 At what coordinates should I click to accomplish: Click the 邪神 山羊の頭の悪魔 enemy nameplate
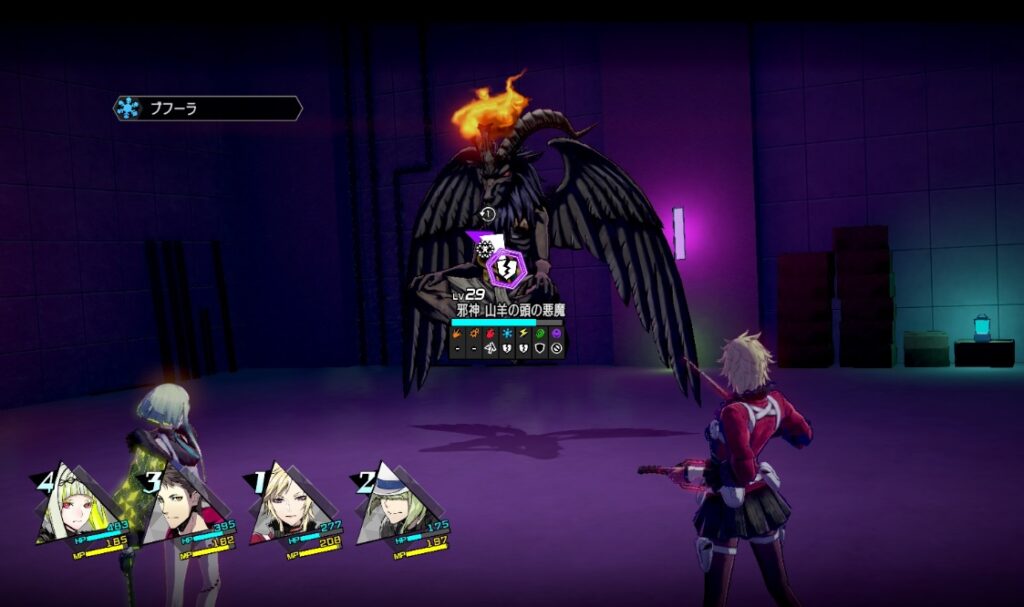510,311
